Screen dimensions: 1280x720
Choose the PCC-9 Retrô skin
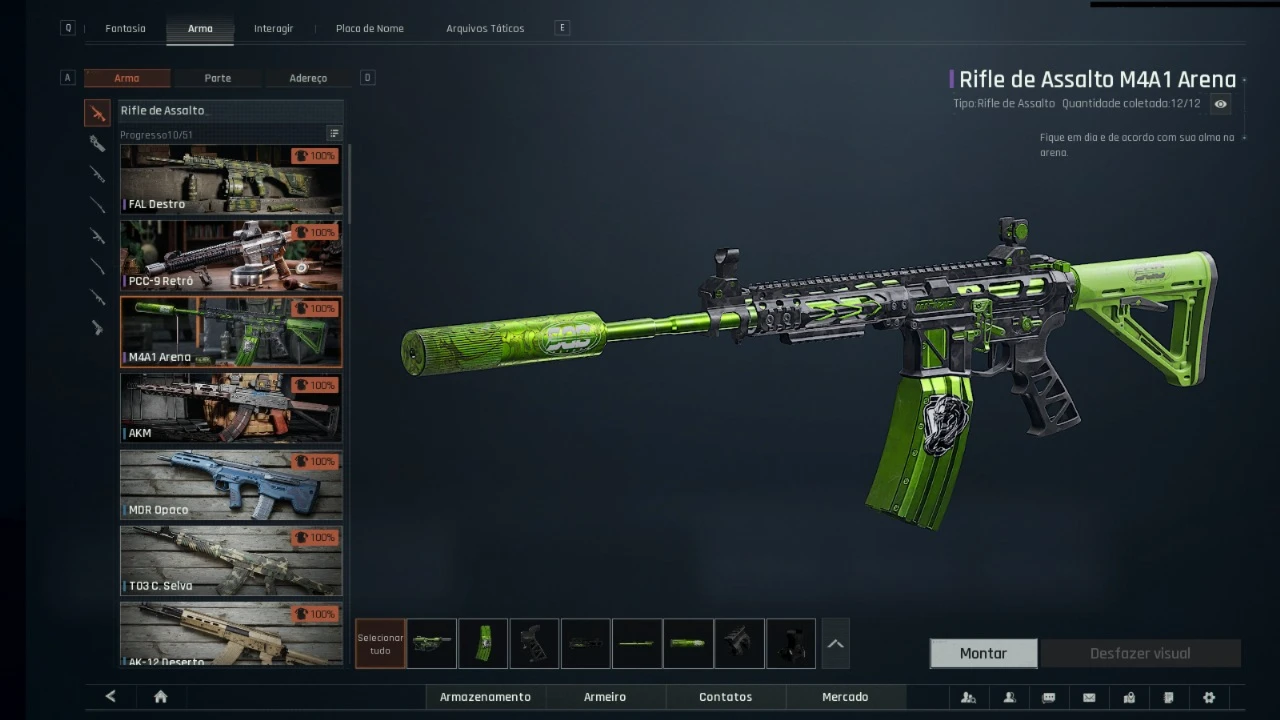[231, 256]
